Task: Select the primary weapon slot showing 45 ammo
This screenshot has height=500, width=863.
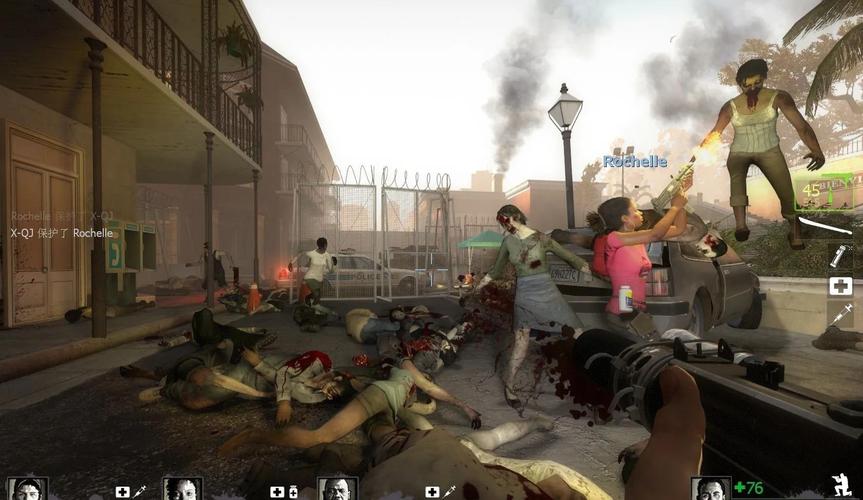Action: (824, 191)
